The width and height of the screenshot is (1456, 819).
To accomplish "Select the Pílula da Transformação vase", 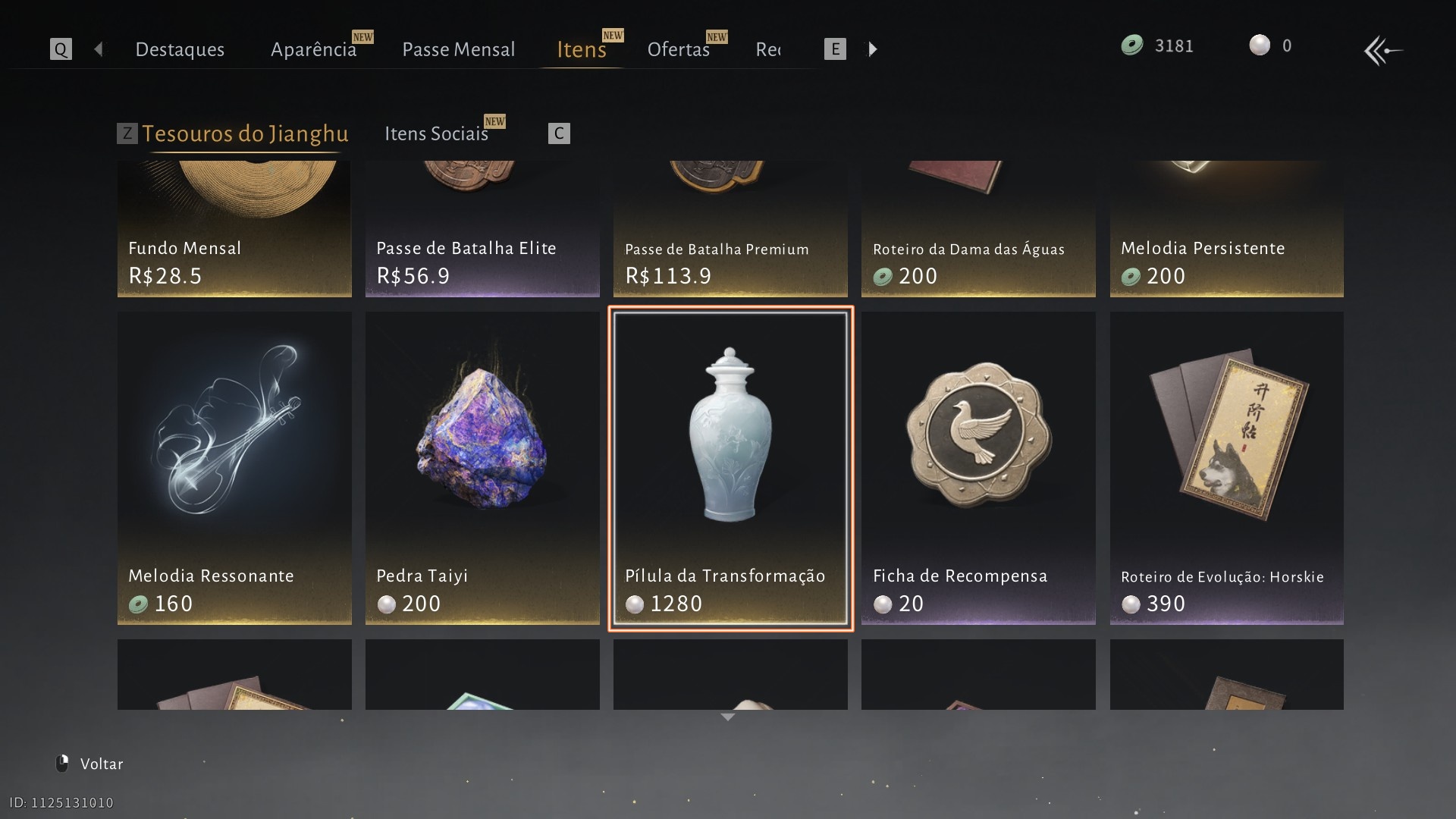I will click(730, 468).
